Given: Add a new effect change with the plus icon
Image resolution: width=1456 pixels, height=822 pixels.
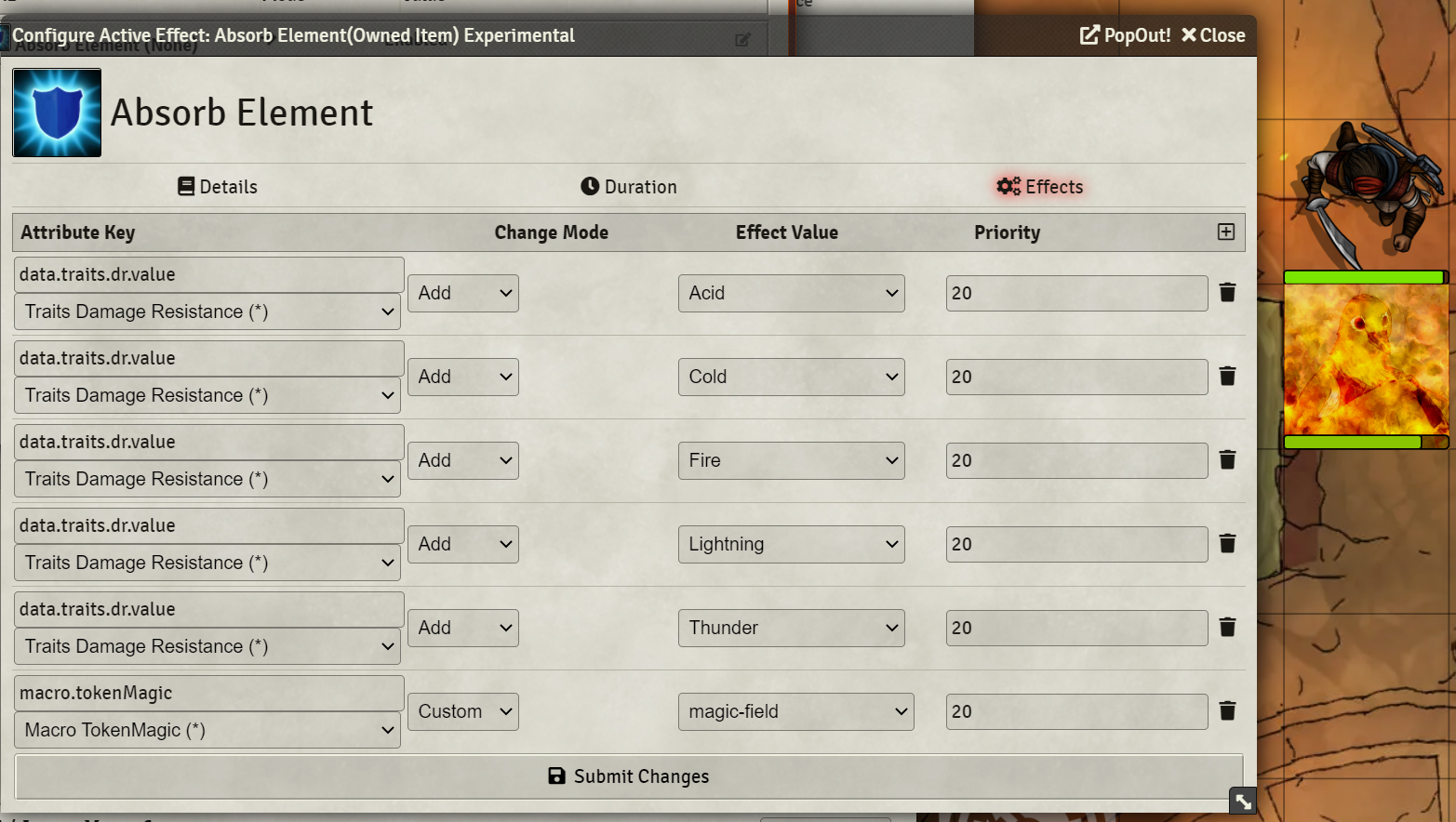Looking at the screenshot, I should [x=1226, y=232].
